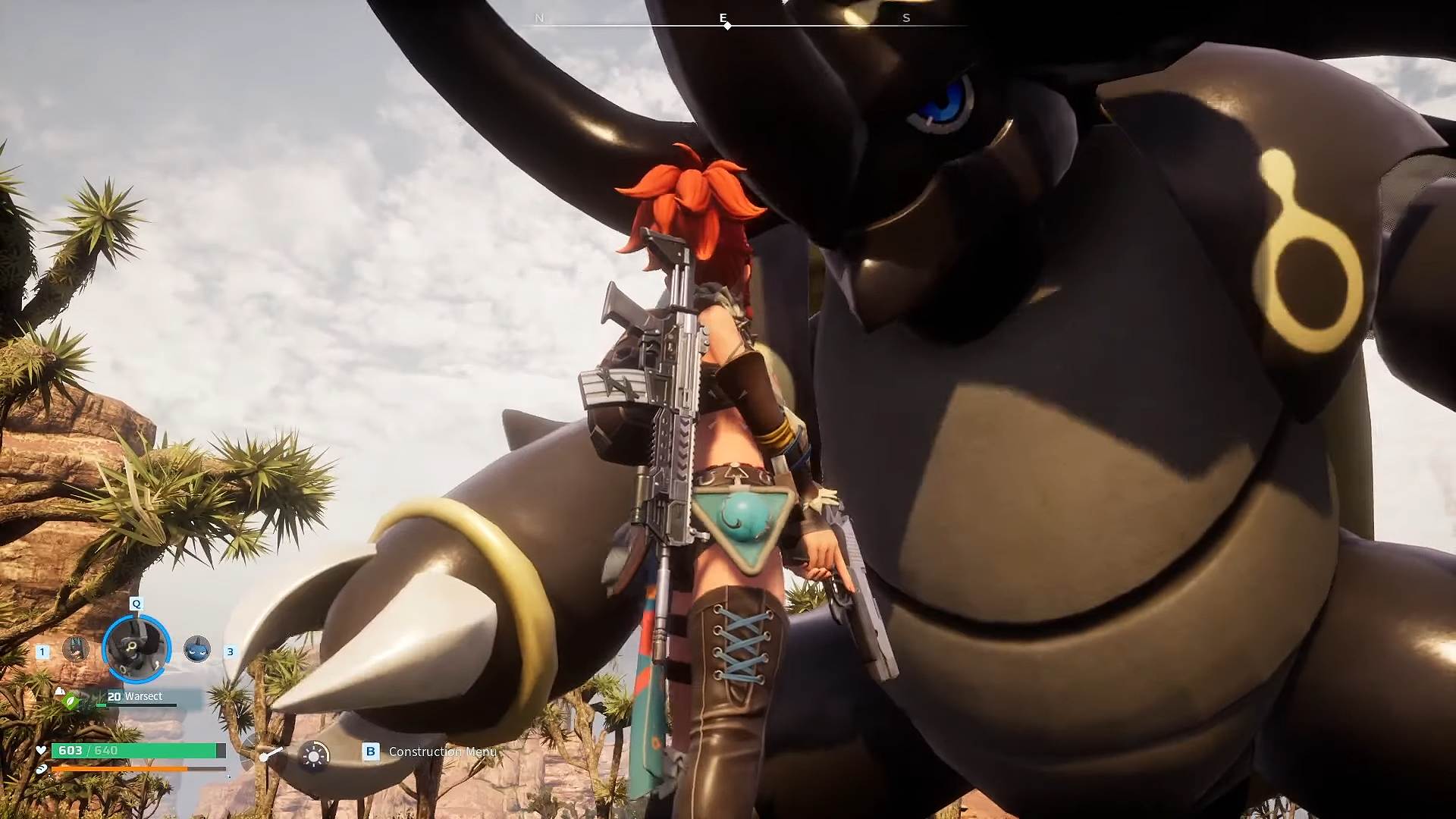Select the active Warsect pal portrait

(136, 648)
